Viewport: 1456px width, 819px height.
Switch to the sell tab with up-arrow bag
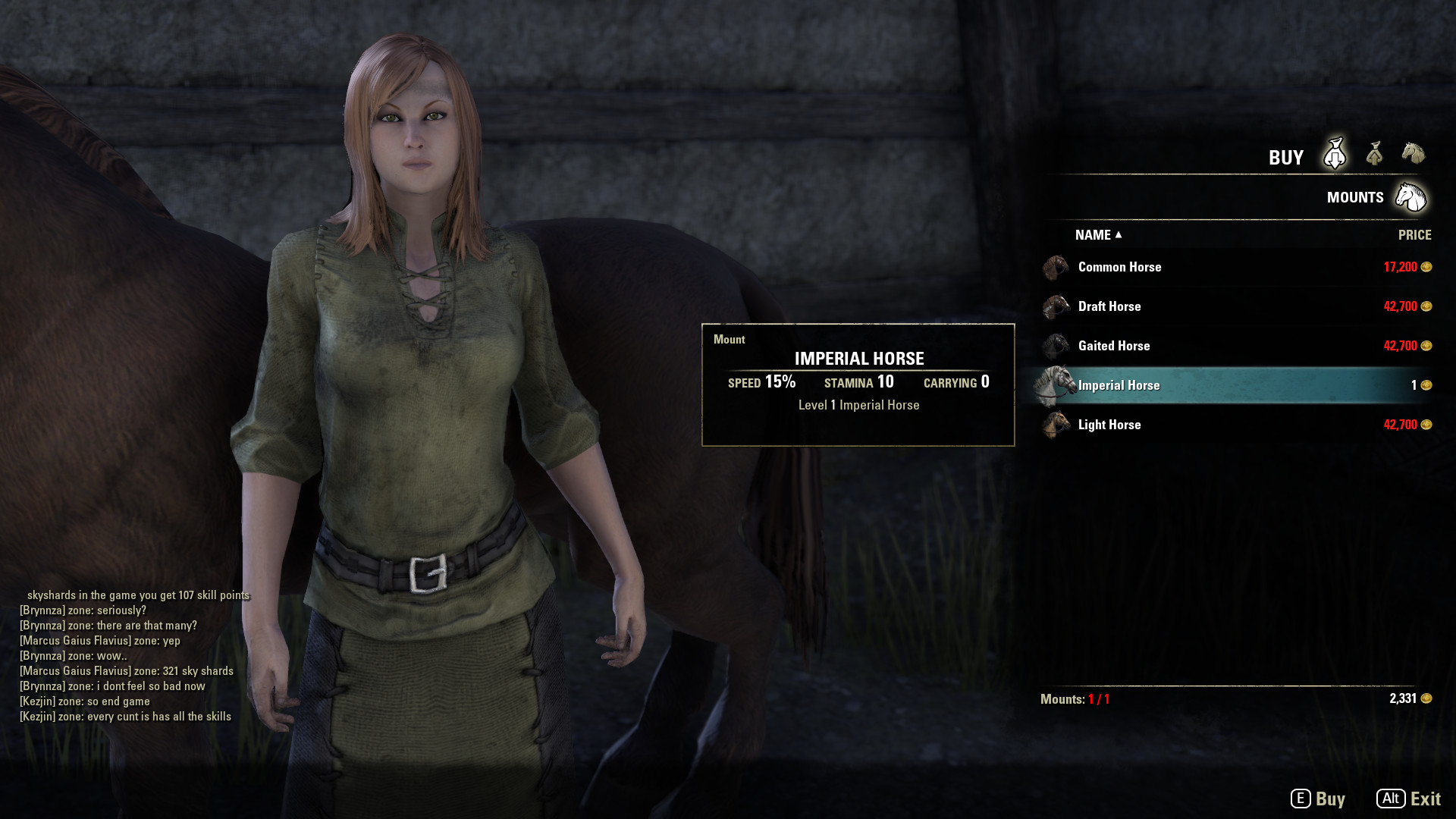pos(1374,154)
